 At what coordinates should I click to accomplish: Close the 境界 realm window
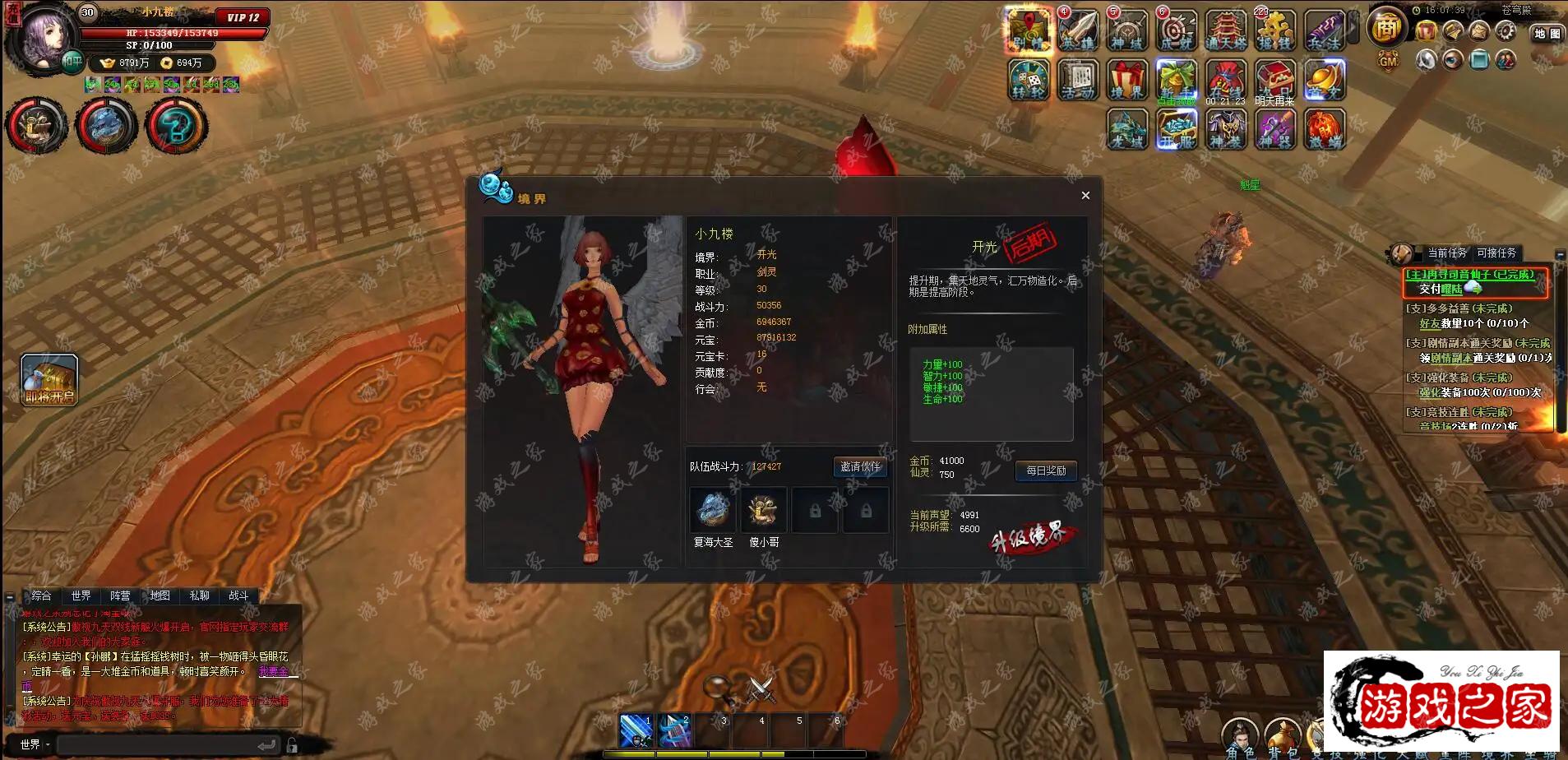pos(1085,195)
